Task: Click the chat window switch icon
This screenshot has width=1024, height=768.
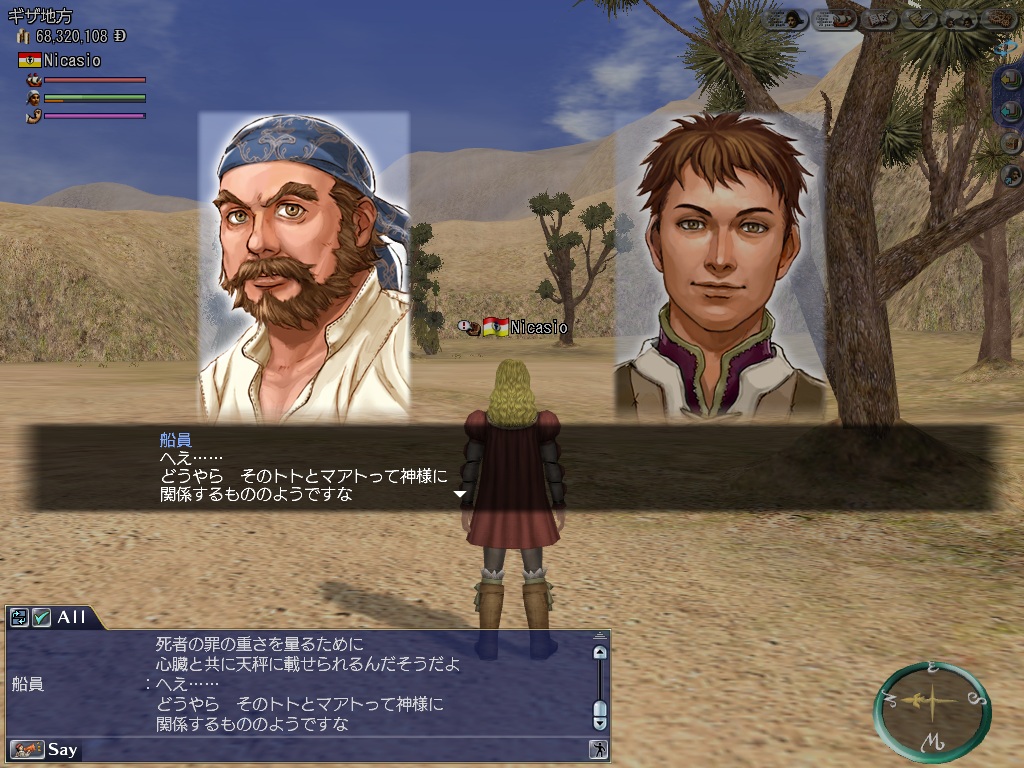Action: click(x=19, y=617)
